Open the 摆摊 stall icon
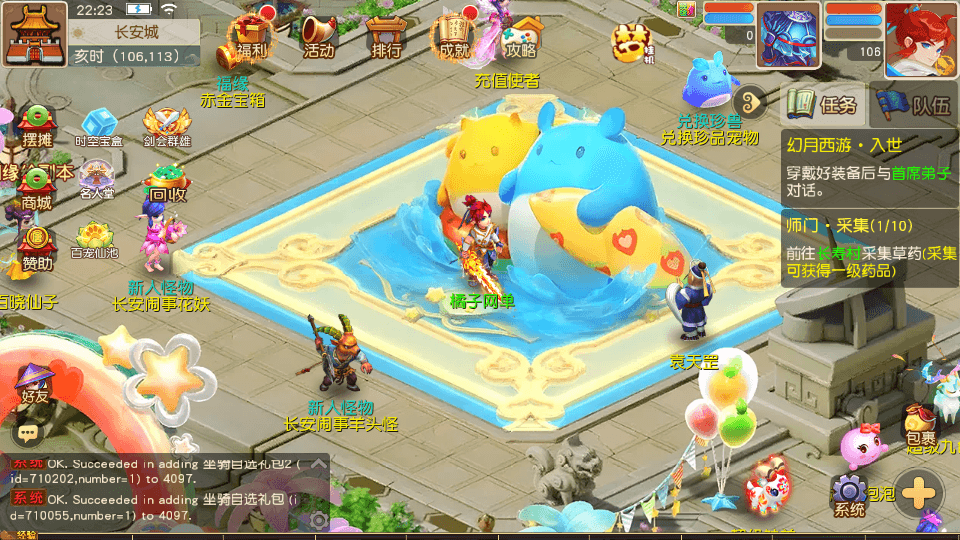 pyautogui.click(x=36, y=125)
